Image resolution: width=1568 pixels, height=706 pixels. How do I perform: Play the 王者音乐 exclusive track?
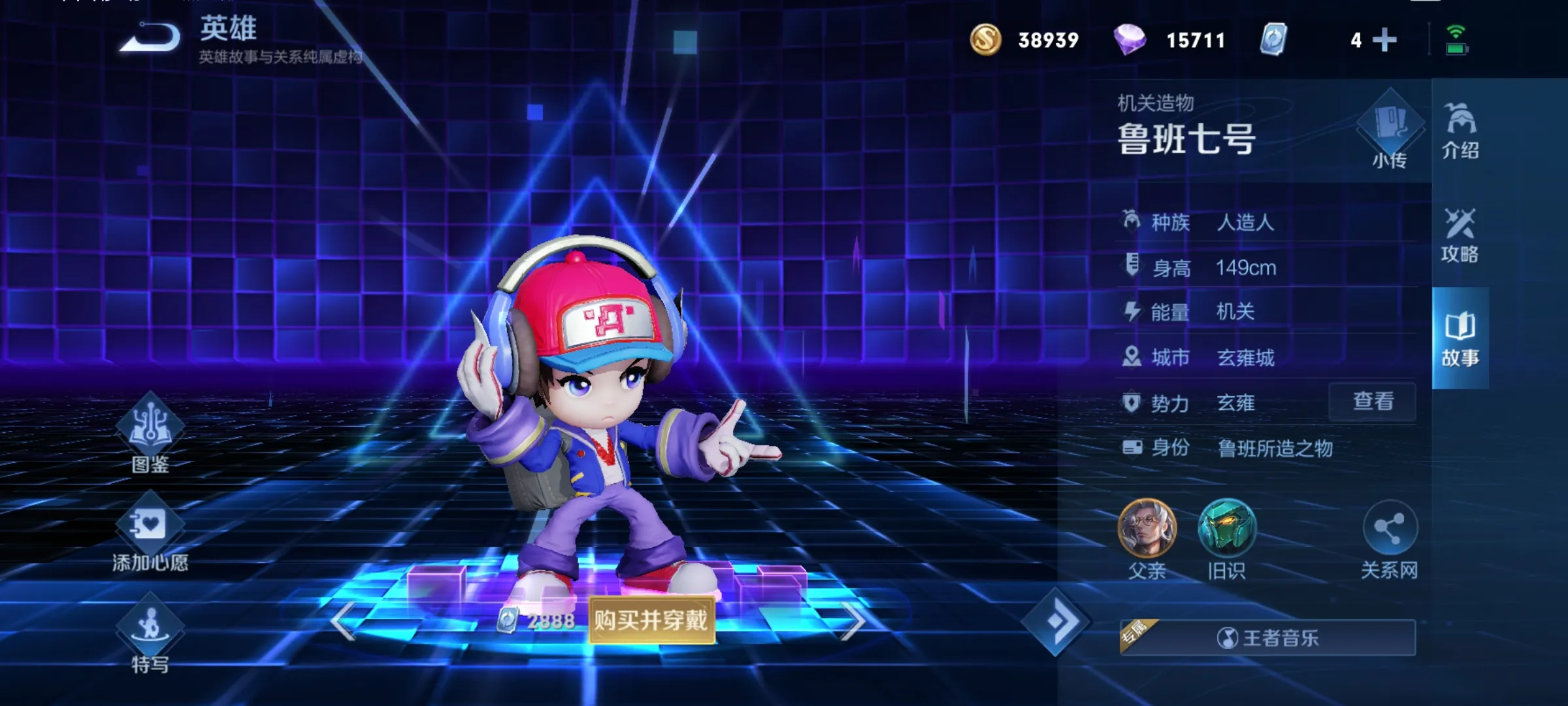point(1267,637)
